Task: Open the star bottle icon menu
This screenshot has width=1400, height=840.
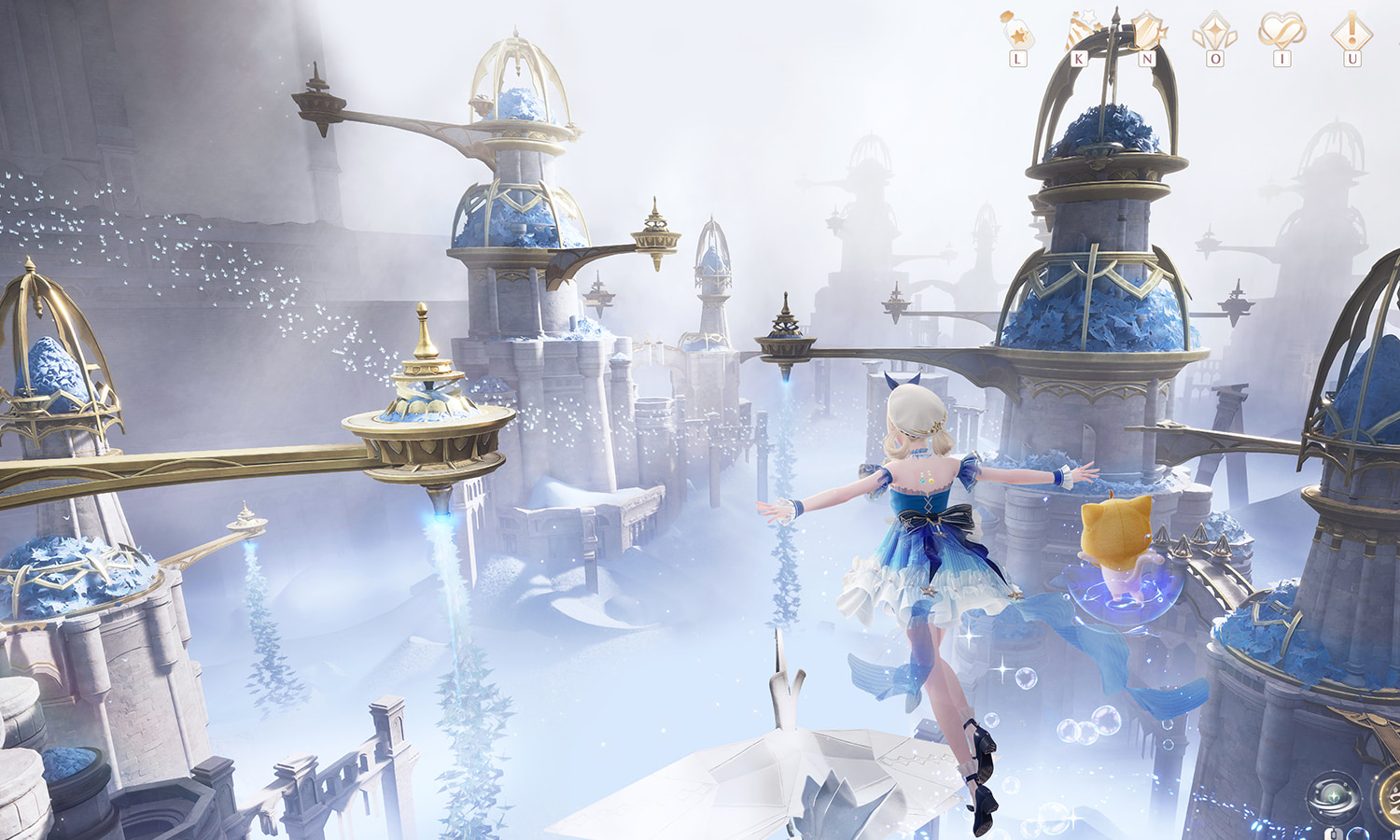Action: coord(1016,32)
